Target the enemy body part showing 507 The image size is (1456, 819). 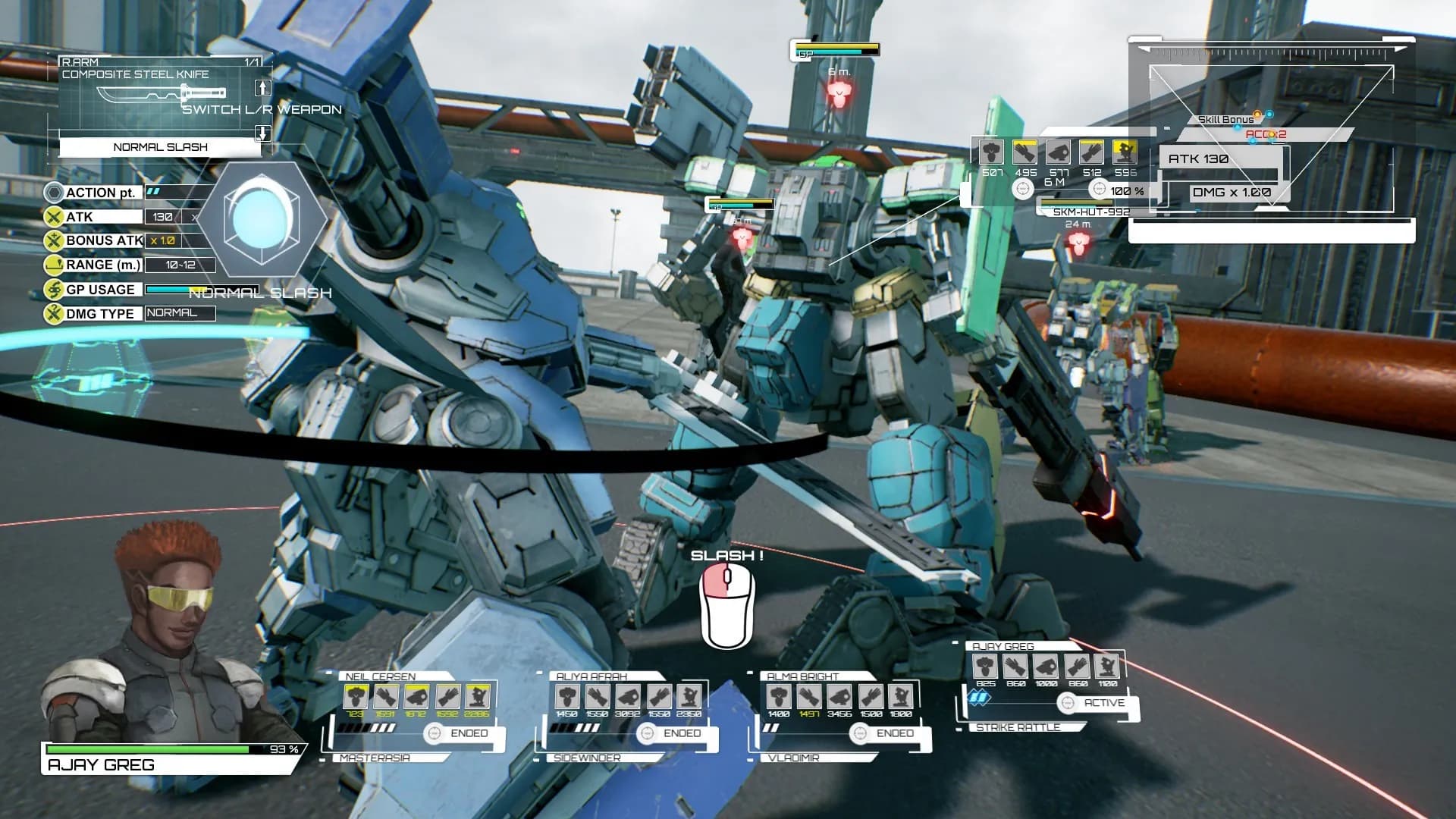pyautogui.click(x=991, y=152)
